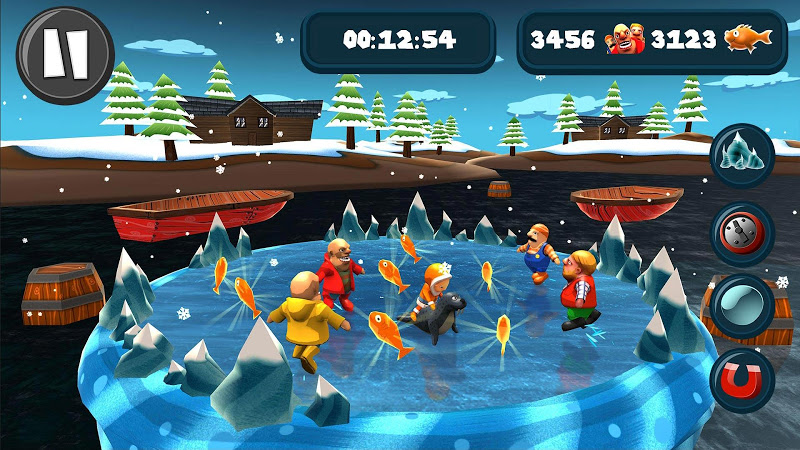Activate the ice bubble power-up
Viewport: 800px width, 450px height.
pos(742,307)
